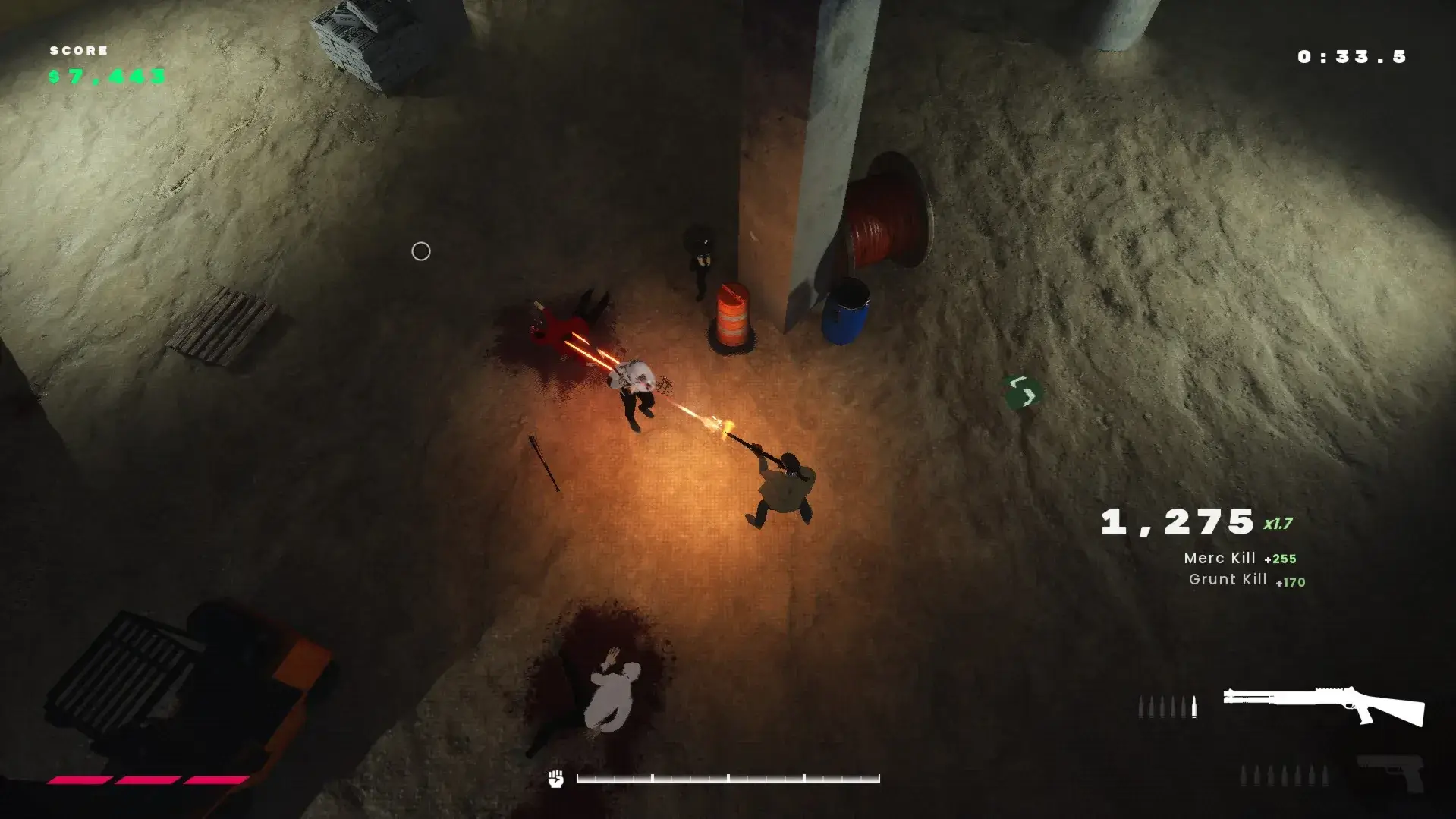This screenshot has height=819, width=1456.
Task: Click the 1,275 combo score popup
Action: pyautogui.click(x=1178, y=521)
